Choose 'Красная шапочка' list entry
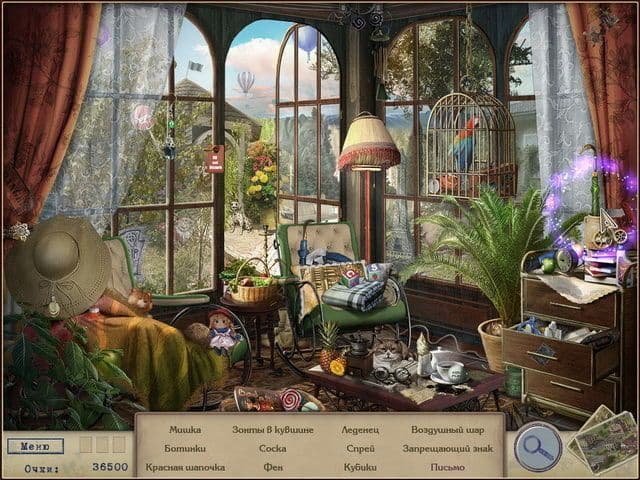The height and width of the screenshot is (480, 640). [185, 467]
